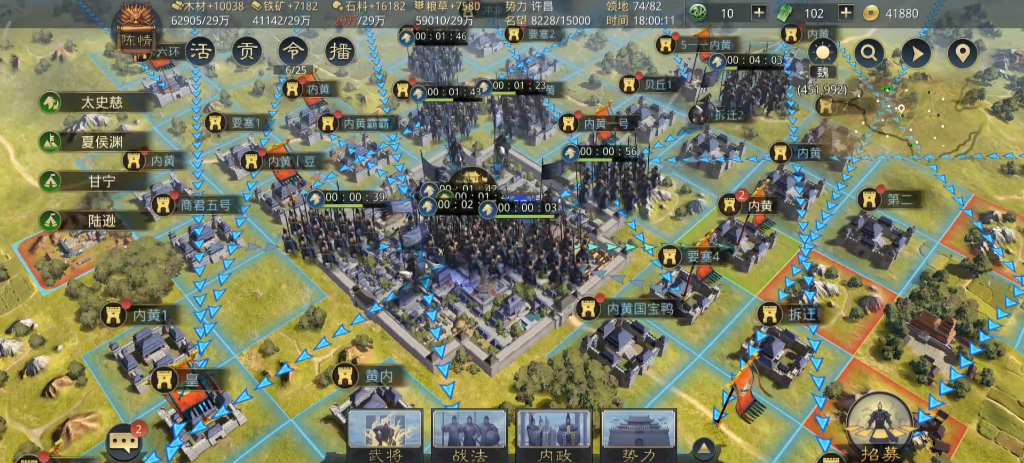
Task: Select the 夏侯渊 army entry
Action: coord(95,141)
